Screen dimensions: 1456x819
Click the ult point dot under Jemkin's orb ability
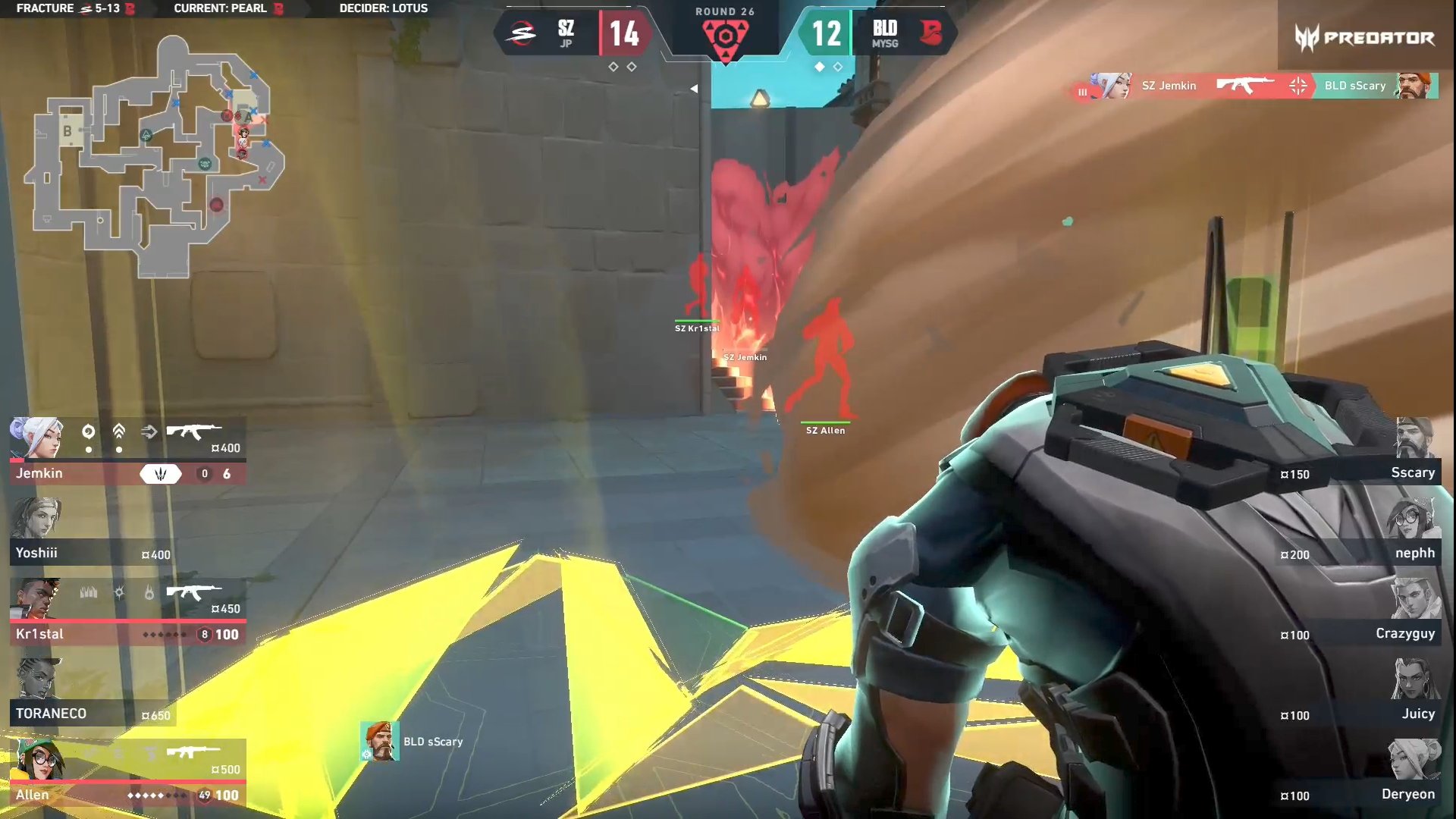click(88, 449)
